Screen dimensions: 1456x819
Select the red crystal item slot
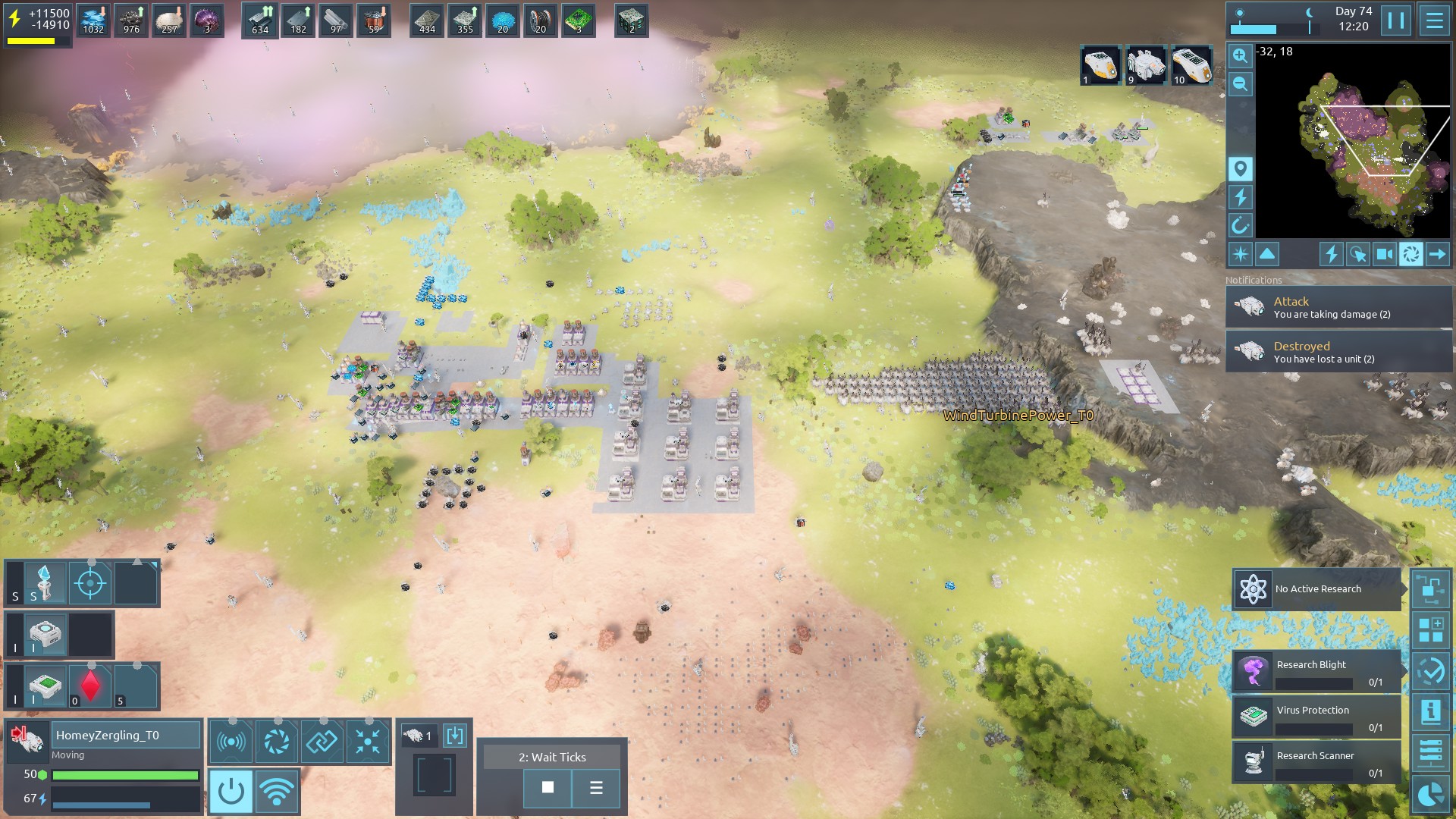click(x=91, y=686)
